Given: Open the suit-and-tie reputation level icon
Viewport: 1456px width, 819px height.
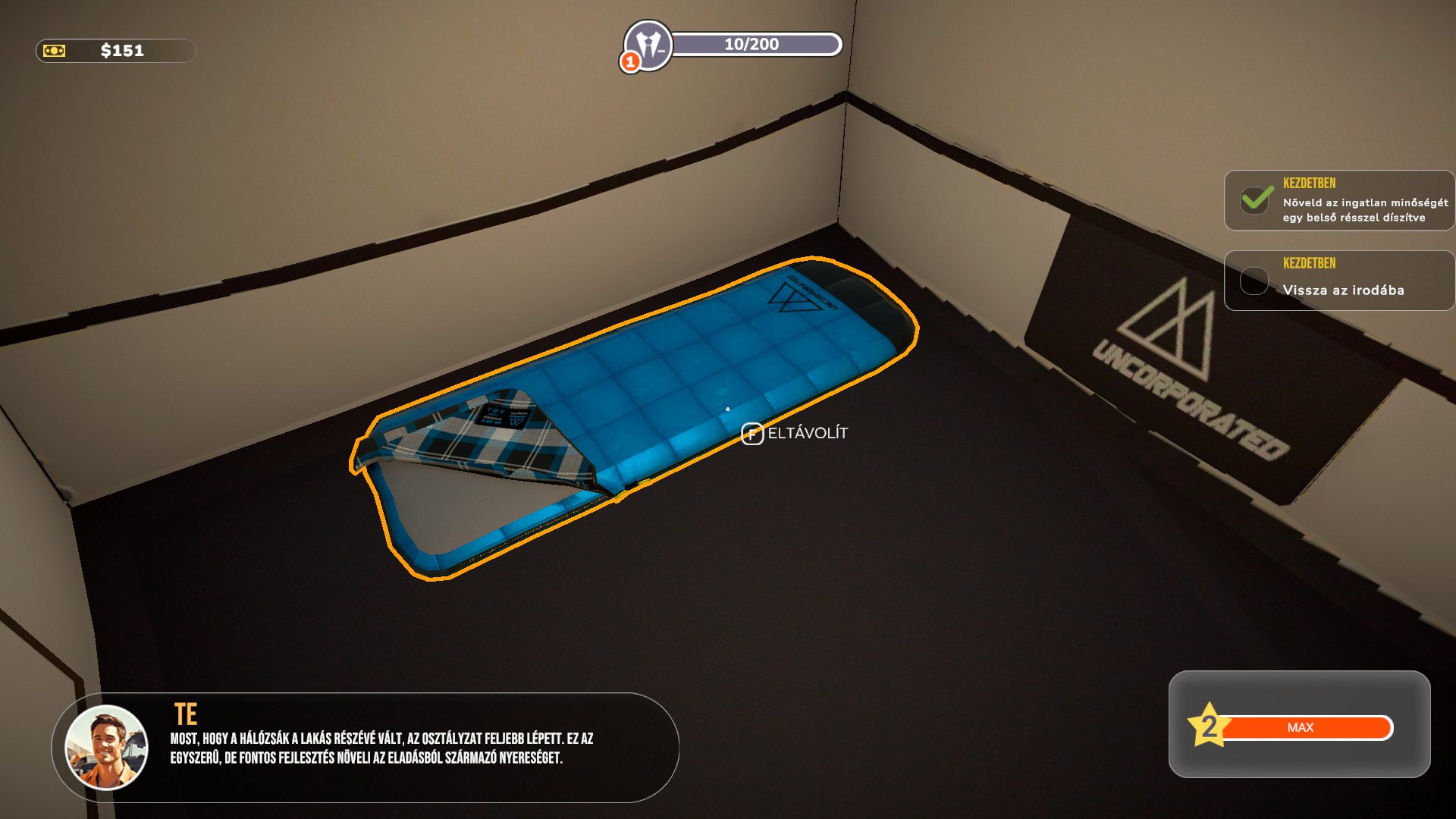Looking at the screenshot, I should [648, 45].
